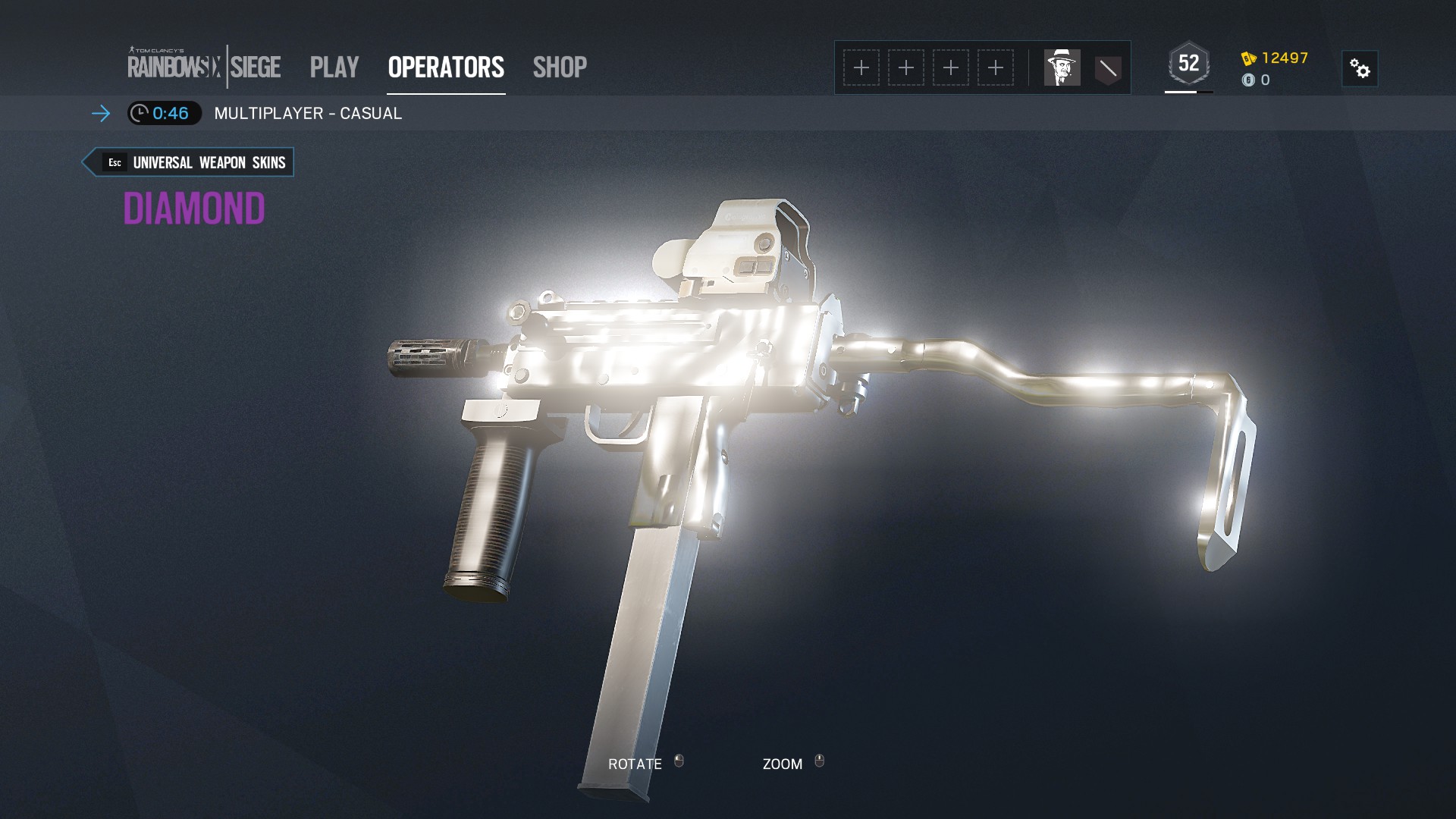Screen dimensions: 1456x819
Task: Click the MULTIPLAYER - CASUAL queue banner
Action: point(308,114)
